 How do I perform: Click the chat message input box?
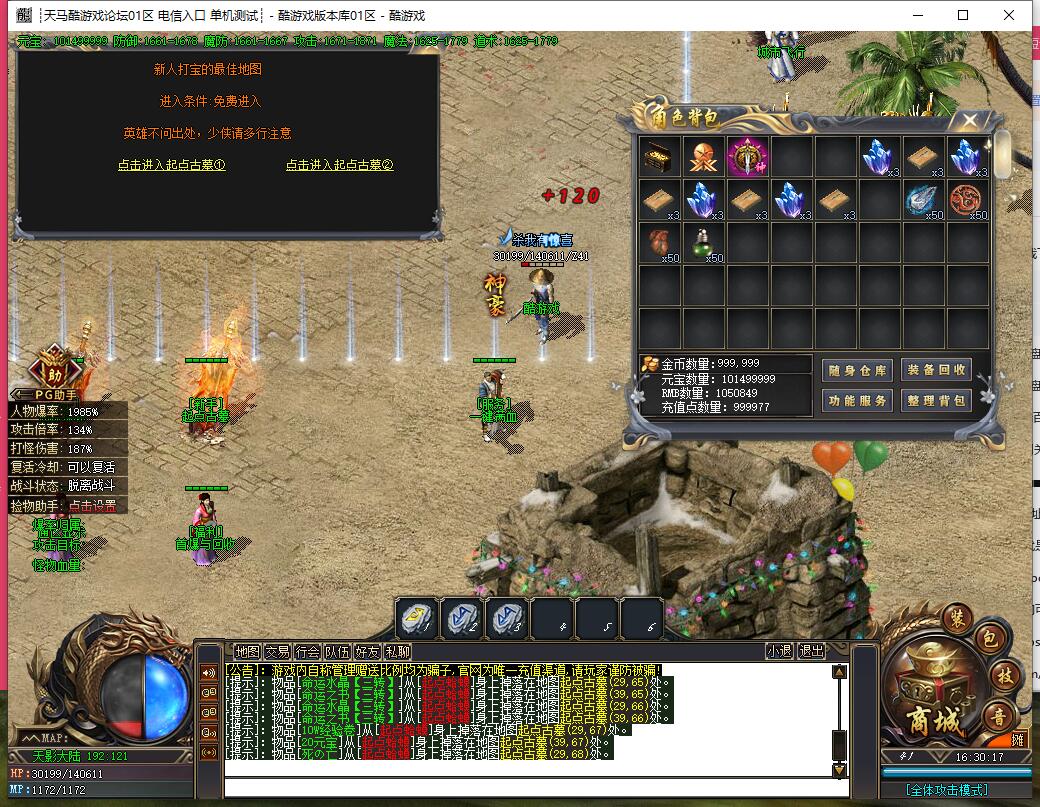[530, 787]
